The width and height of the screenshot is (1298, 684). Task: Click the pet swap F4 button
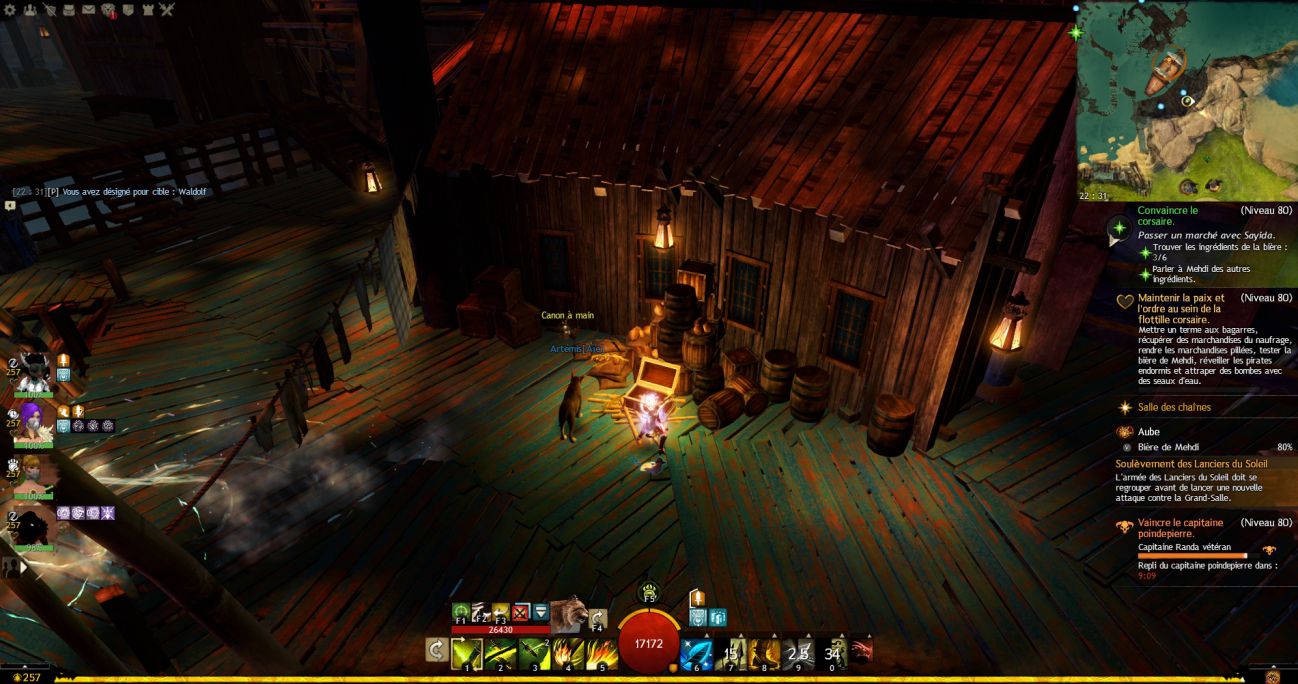(x=599, y=620)
